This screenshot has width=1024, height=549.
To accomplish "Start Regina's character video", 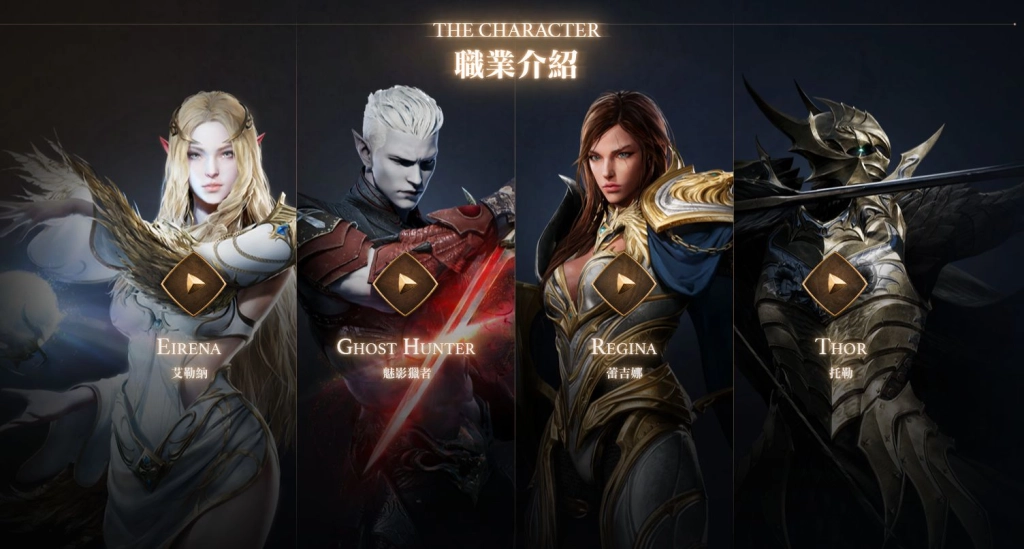I will (x=623, y=284).
